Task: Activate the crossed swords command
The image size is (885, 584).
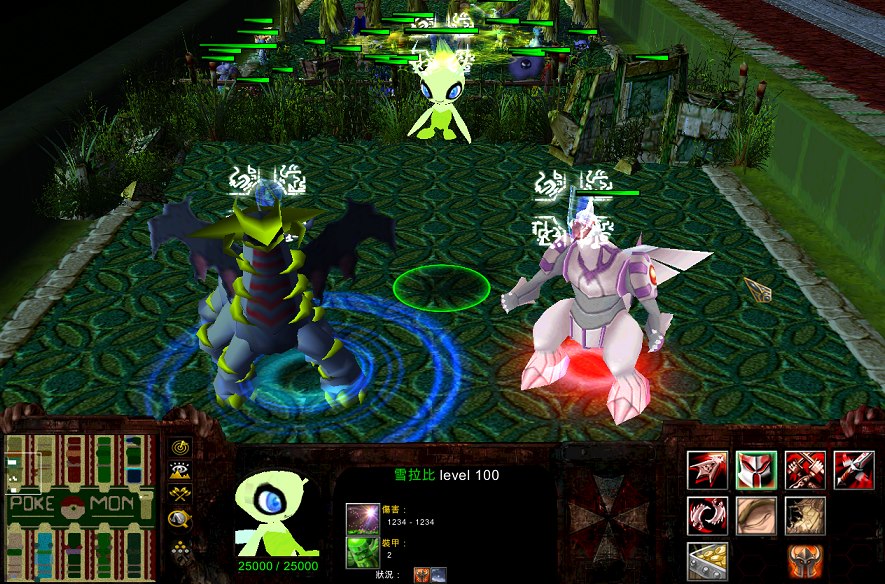Action: pyautogui.click(x=805, y=470)
